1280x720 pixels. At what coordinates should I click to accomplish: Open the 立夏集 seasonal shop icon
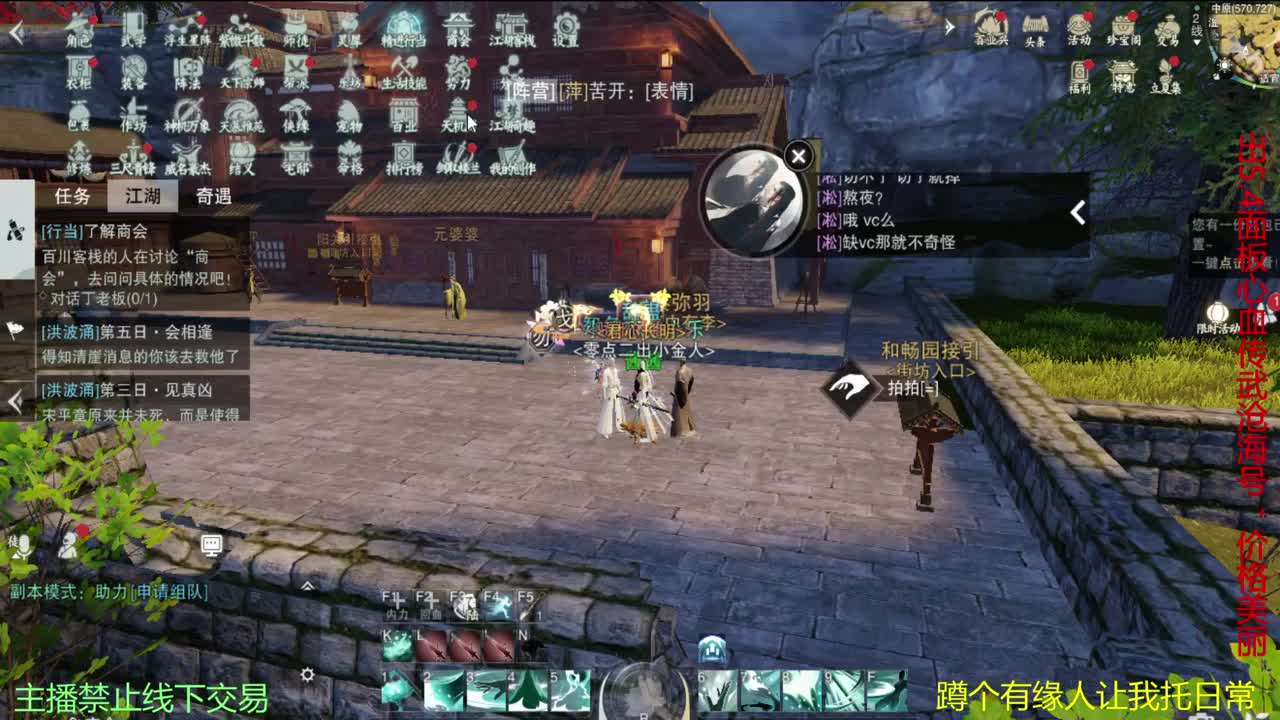[x=1166, y=74]
